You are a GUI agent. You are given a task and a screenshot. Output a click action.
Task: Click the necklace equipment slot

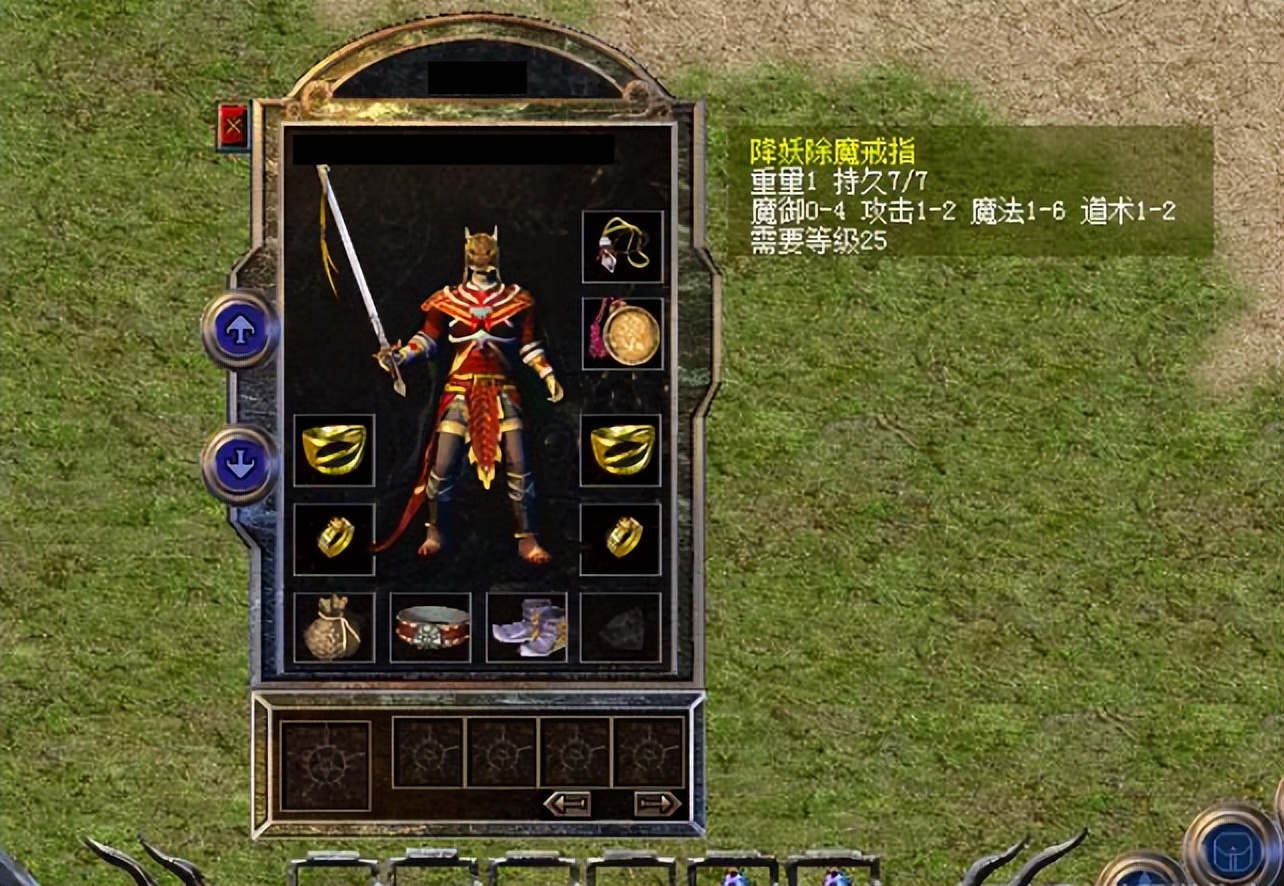tap(620, 245)
